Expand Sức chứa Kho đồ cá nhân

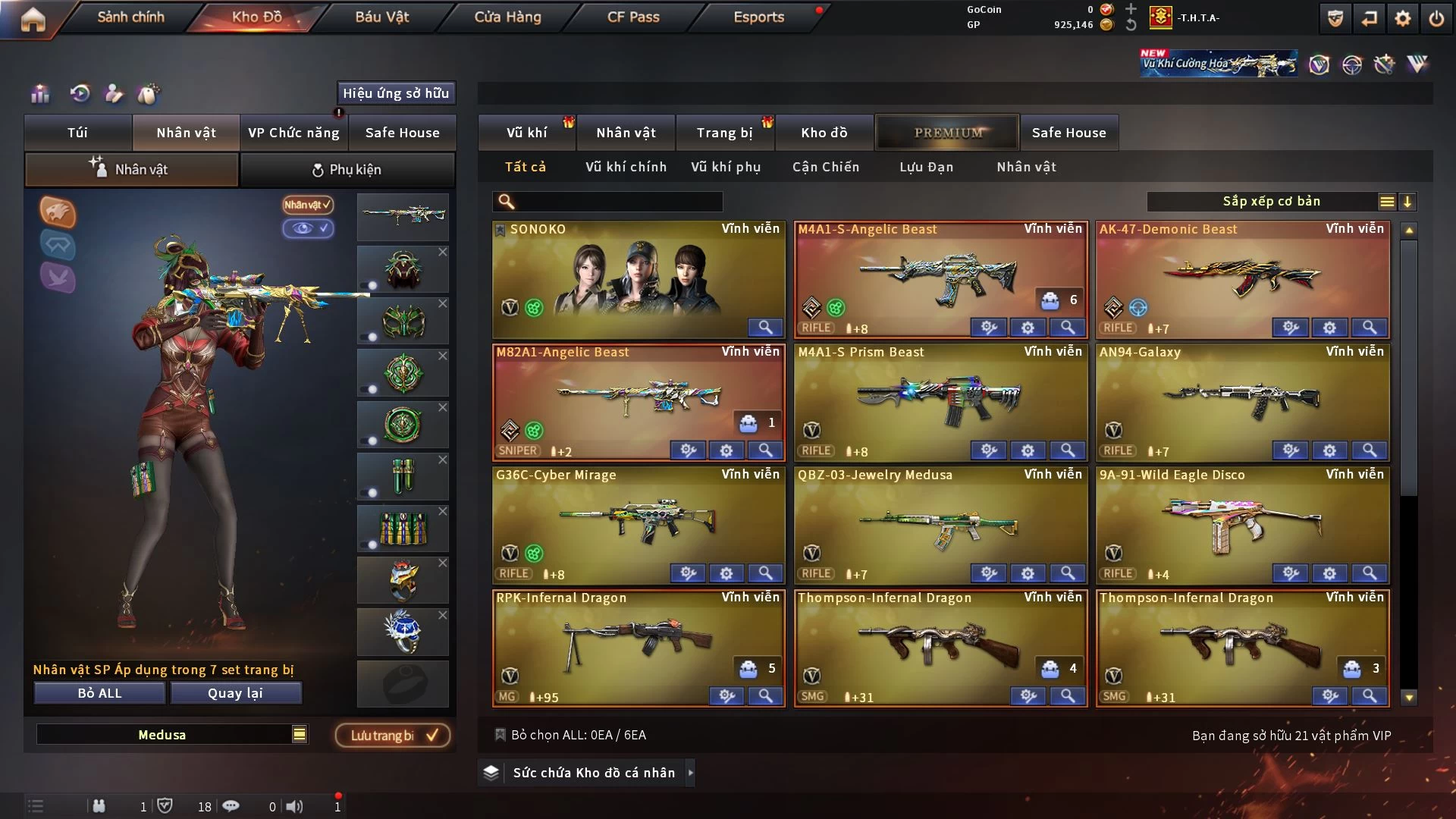coord(594,773)
